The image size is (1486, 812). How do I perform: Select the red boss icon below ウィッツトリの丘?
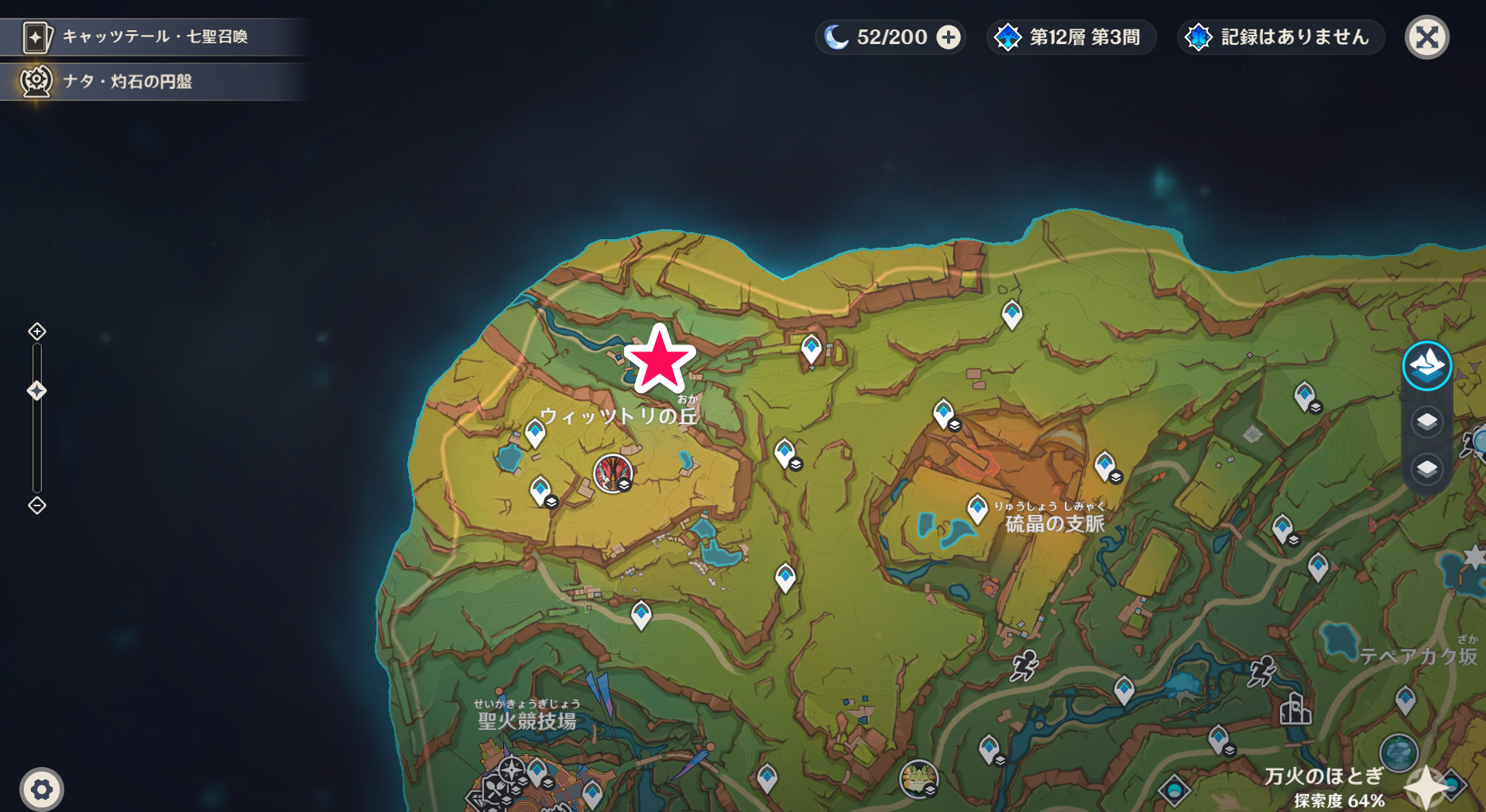pos(613,473)
